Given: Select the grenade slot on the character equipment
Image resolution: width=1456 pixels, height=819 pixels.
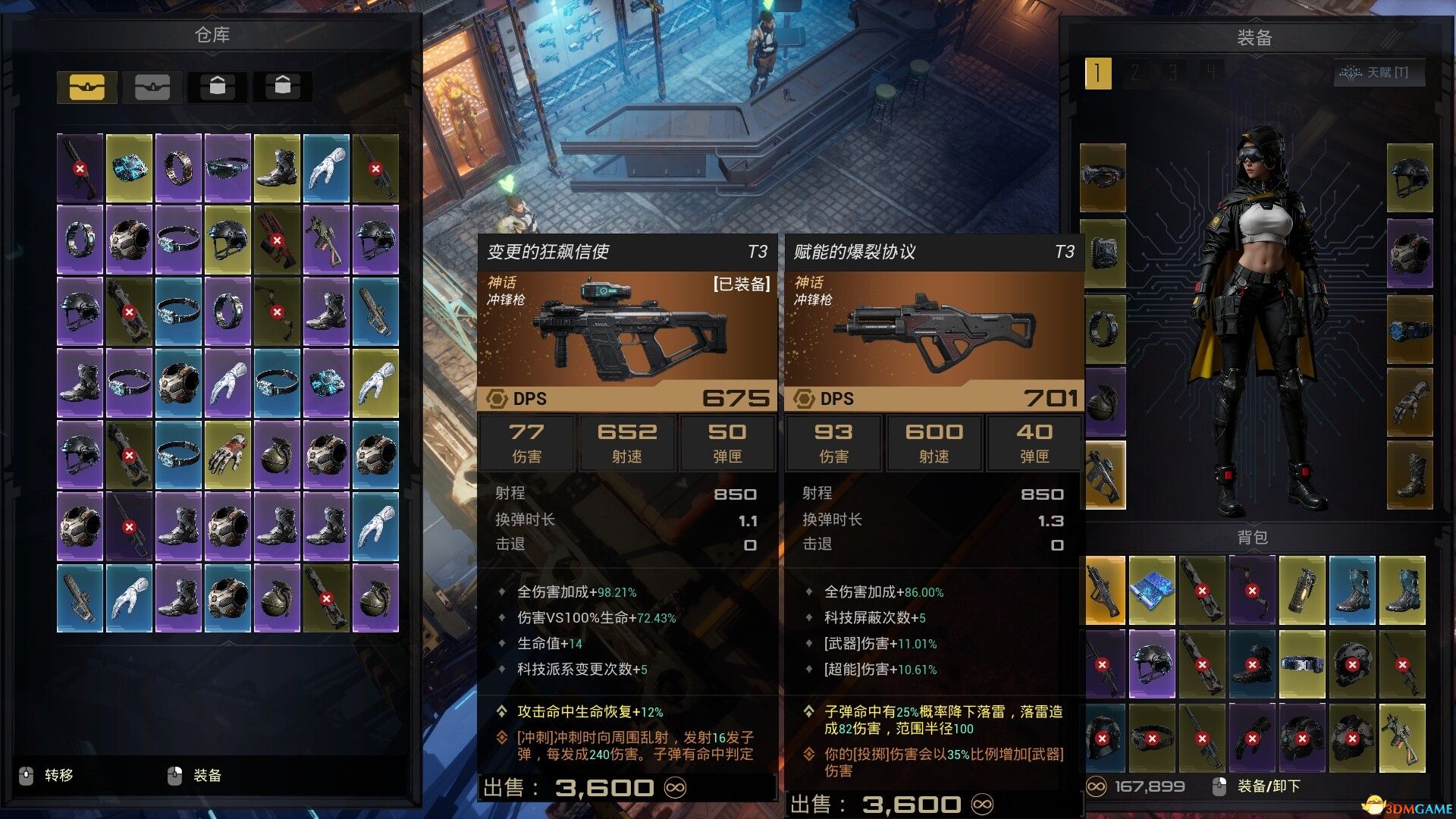Looking at the screenshot, I should click(1104, 402).
